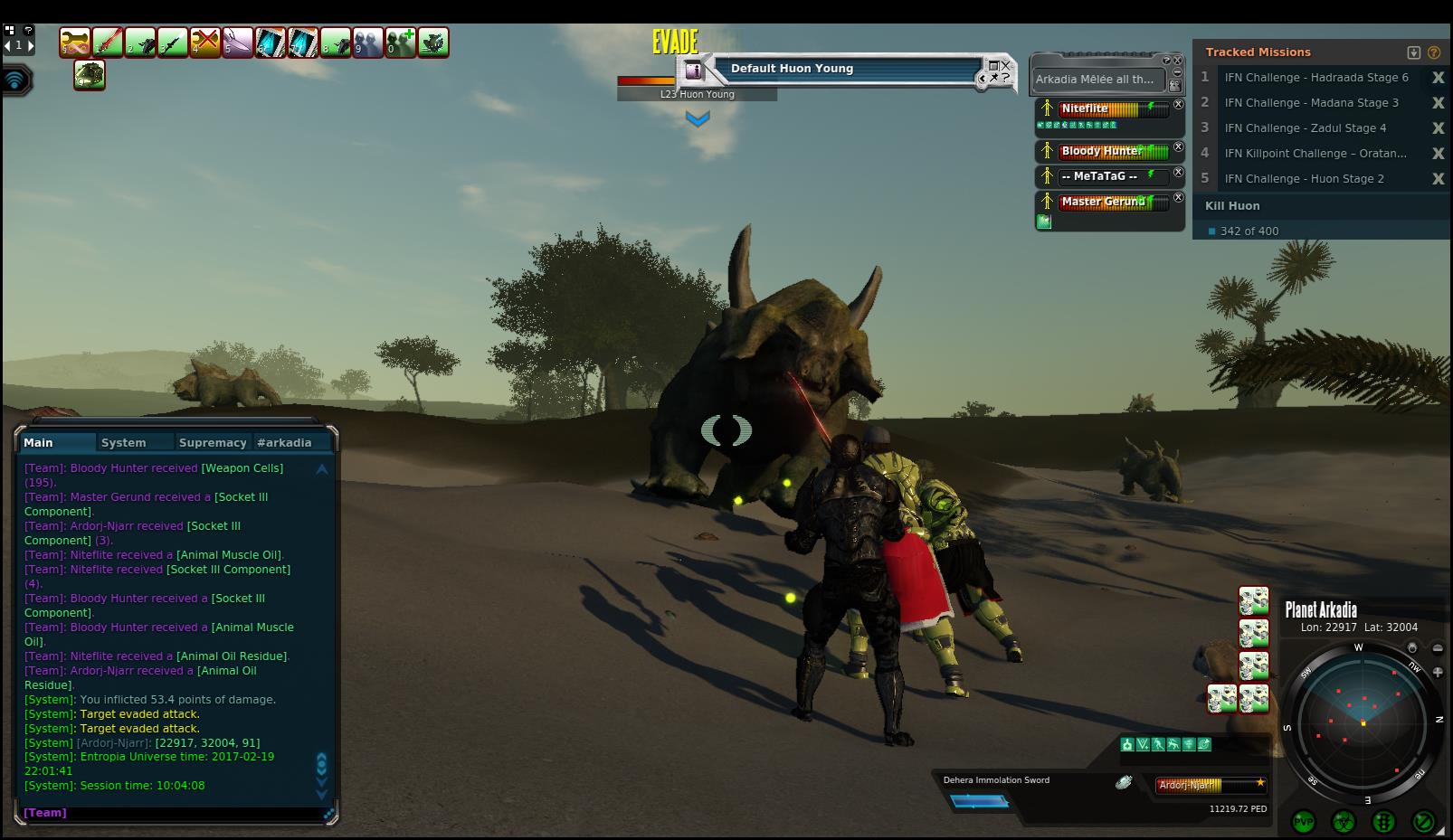Select the red sword hotbar slot
This screenshot has height=840, width=1453.
coord(108,42)
